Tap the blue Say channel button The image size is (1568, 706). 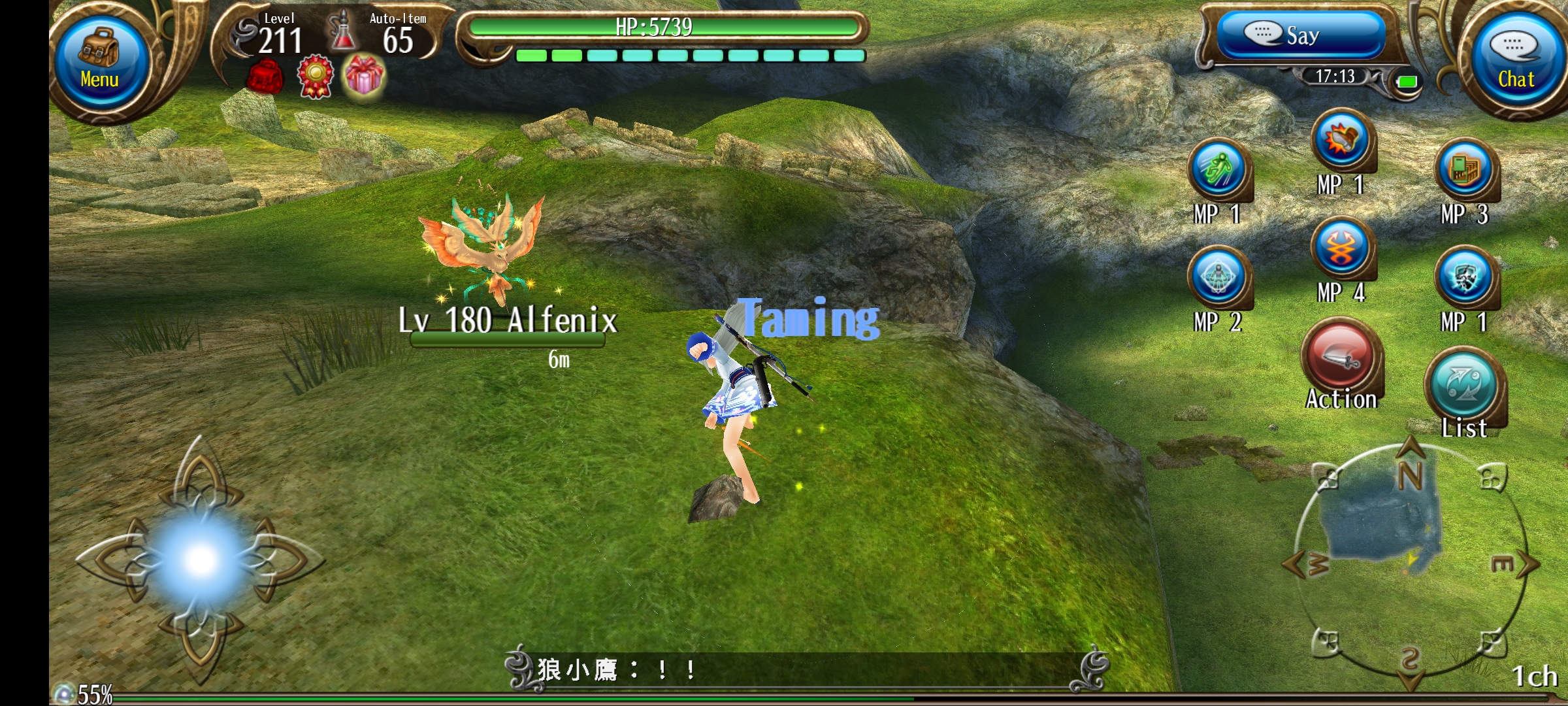pos(1300,35)
